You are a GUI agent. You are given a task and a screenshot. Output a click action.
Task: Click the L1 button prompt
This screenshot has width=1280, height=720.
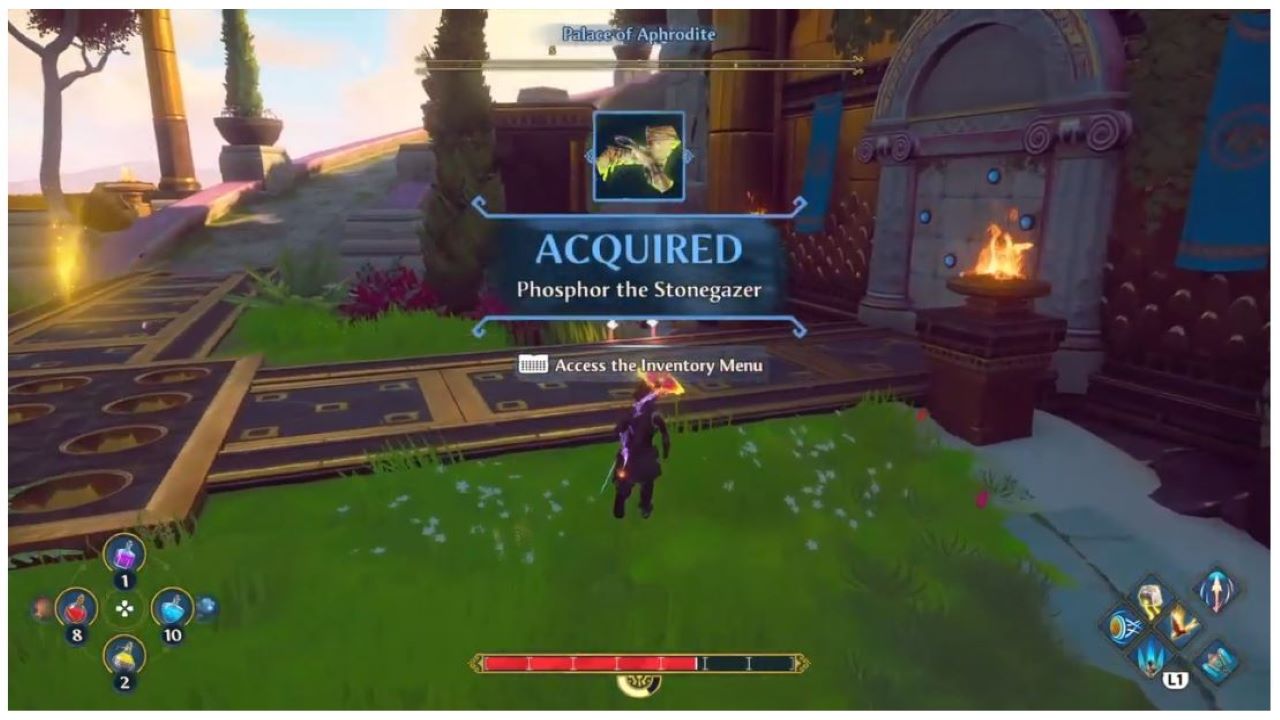click(1177, 678)
